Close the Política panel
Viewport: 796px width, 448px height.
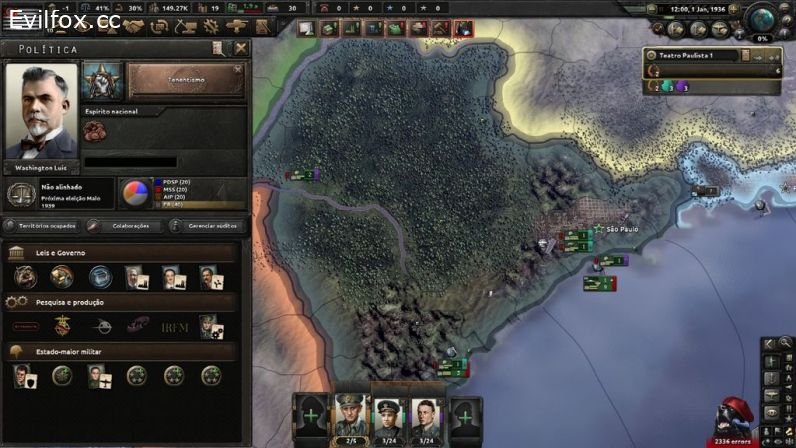pos(241,48)
